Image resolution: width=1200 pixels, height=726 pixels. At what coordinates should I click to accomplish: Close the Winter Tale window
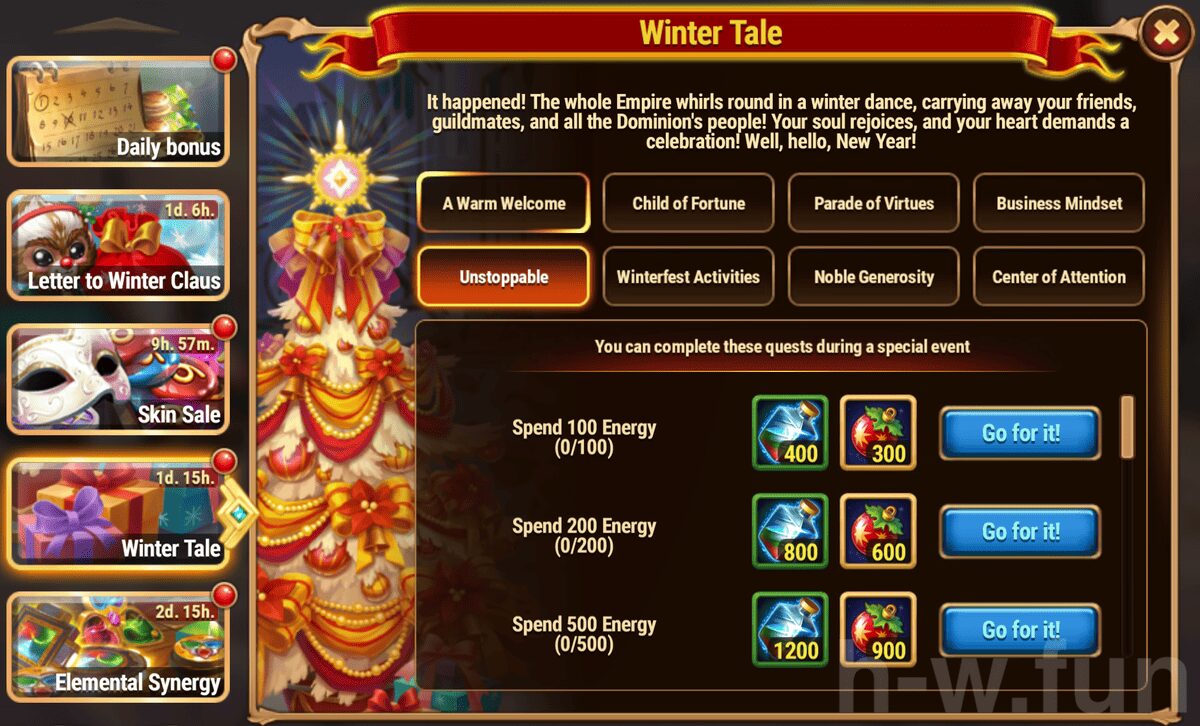click(x=1166, y=34)
